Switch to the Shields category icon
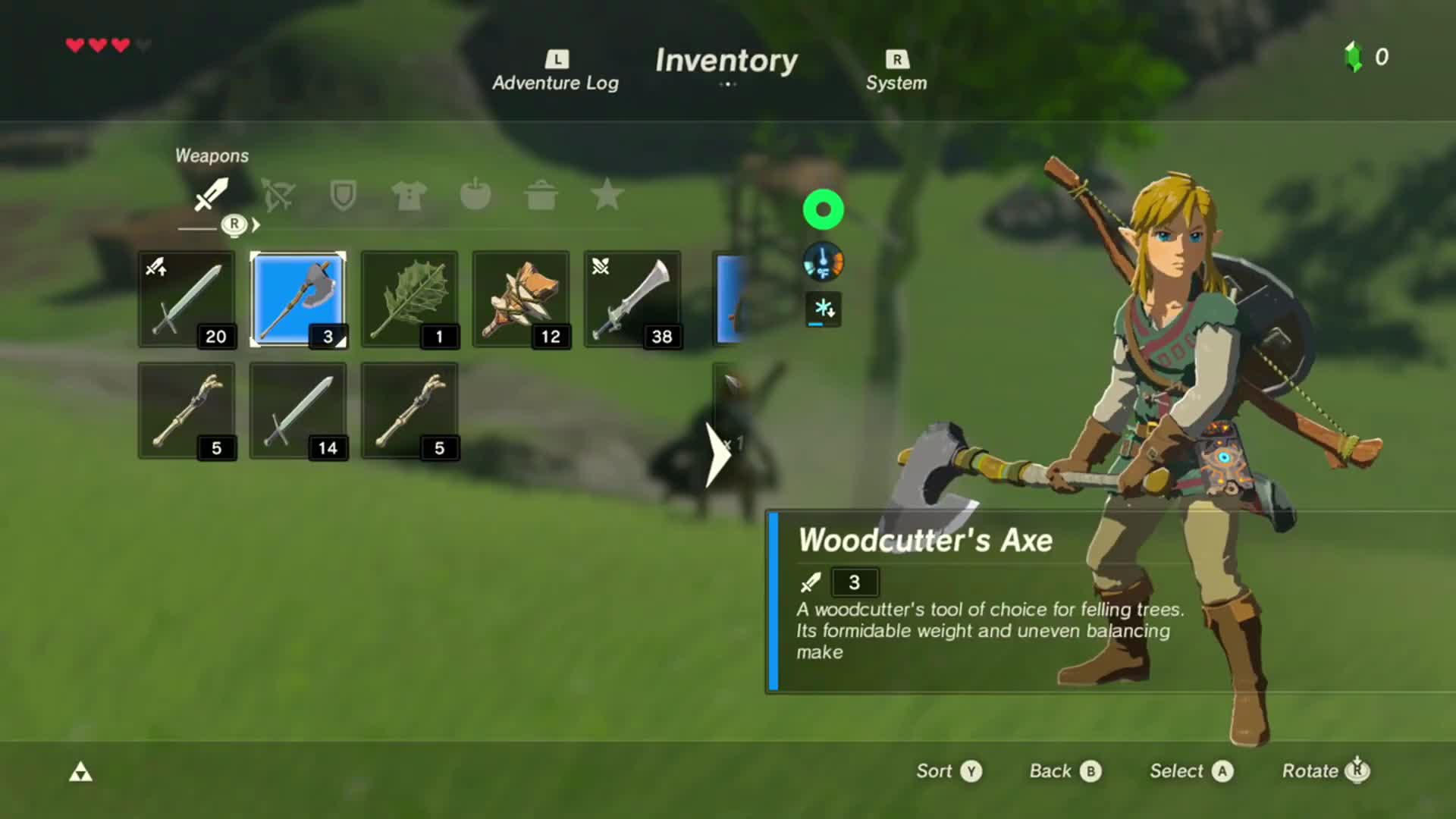This screenshot has width=1456, height=819. point(343,196)
